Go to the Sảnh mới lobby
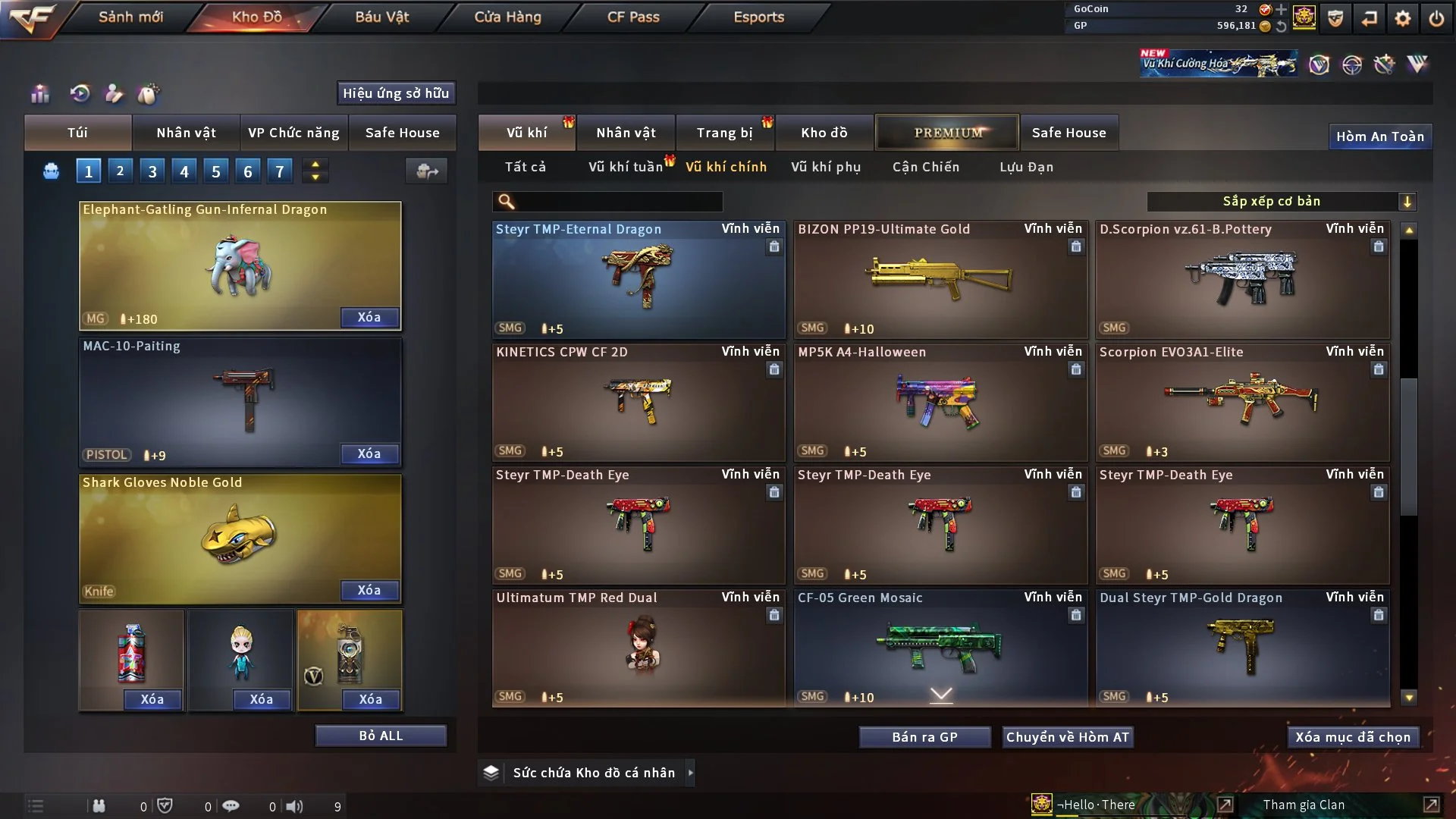This screenshot has height=819, width=1456. (x=130, y=17)
